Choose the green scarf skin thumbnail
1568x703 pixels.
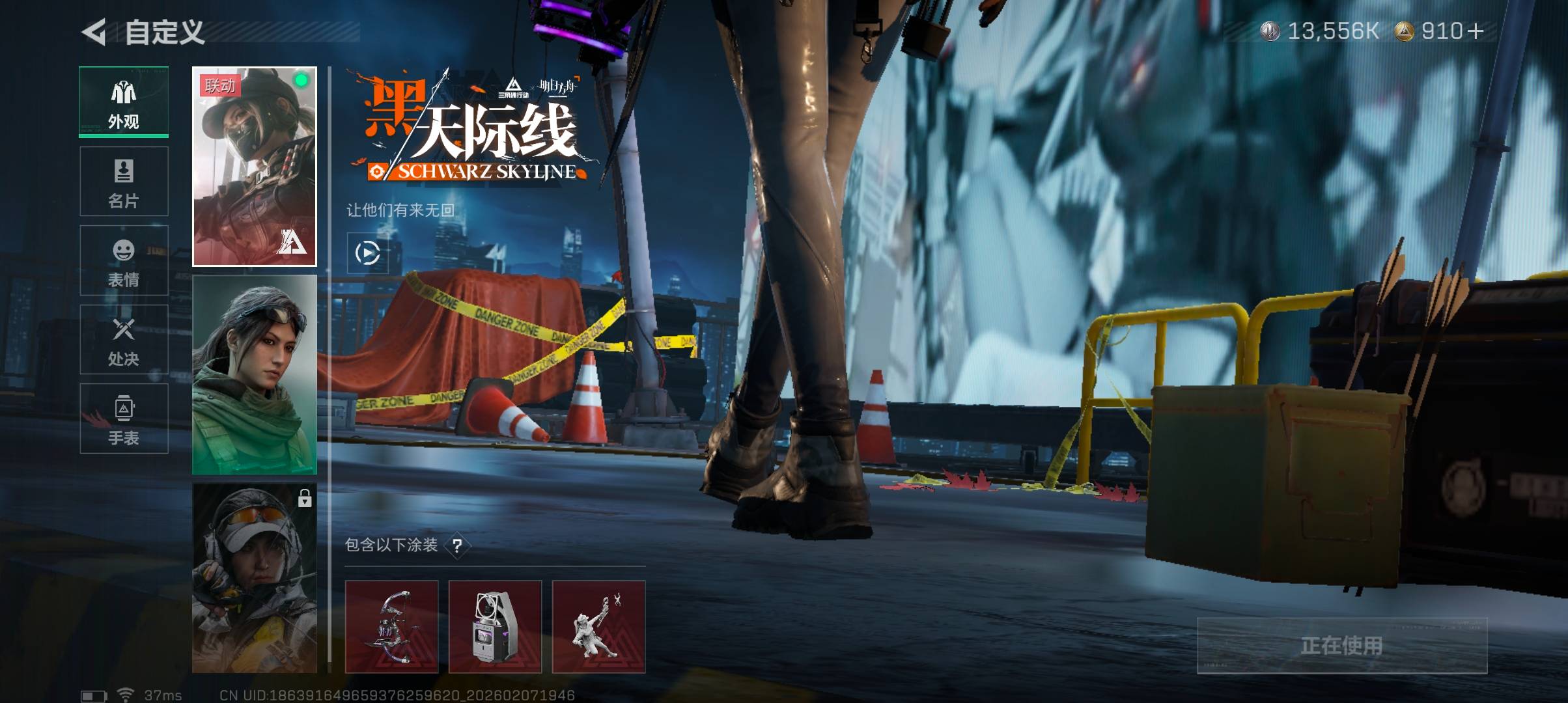(255, 374)
